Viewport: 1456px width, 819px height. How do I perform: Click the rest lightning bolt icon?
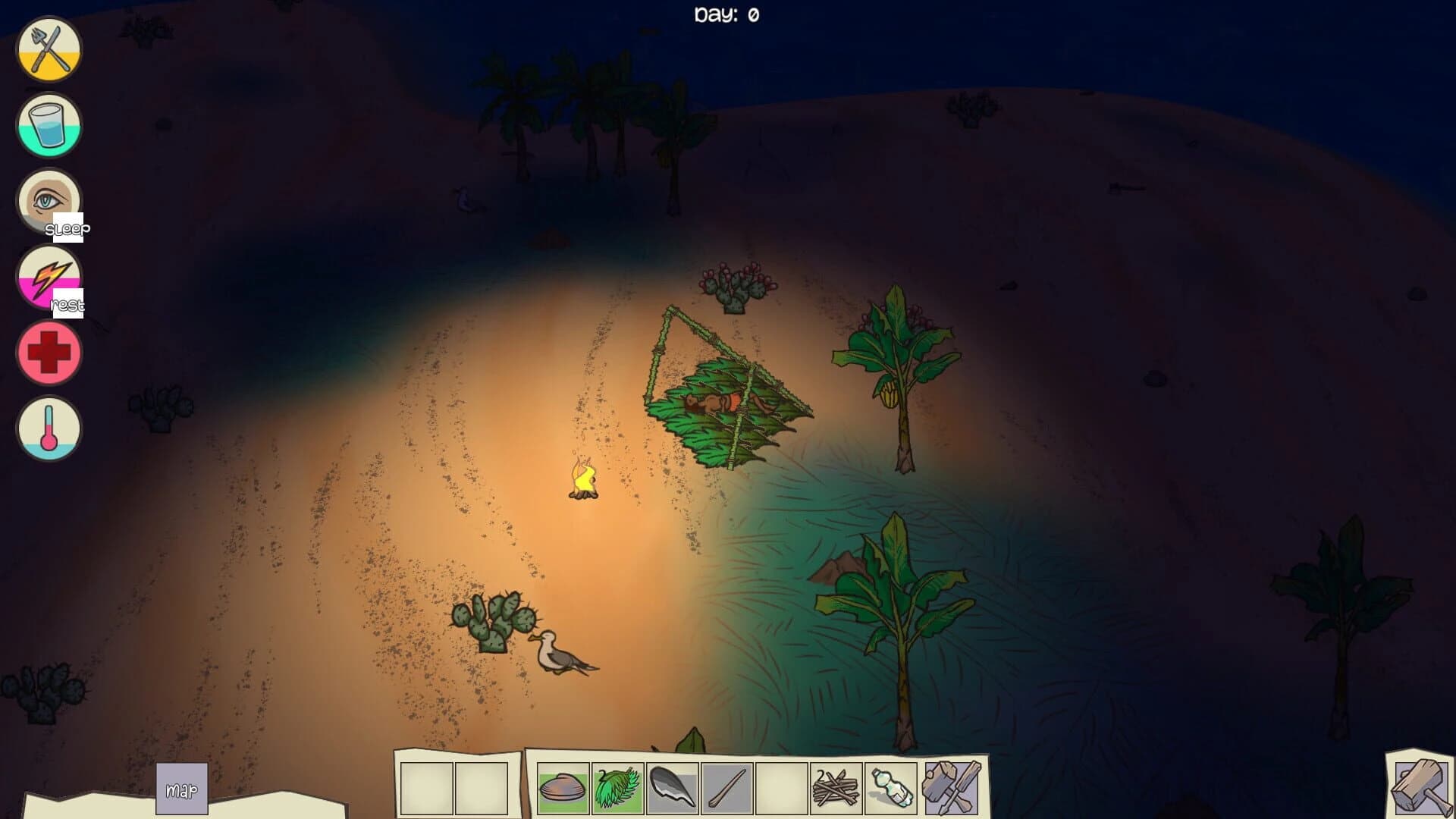point(48,276)
